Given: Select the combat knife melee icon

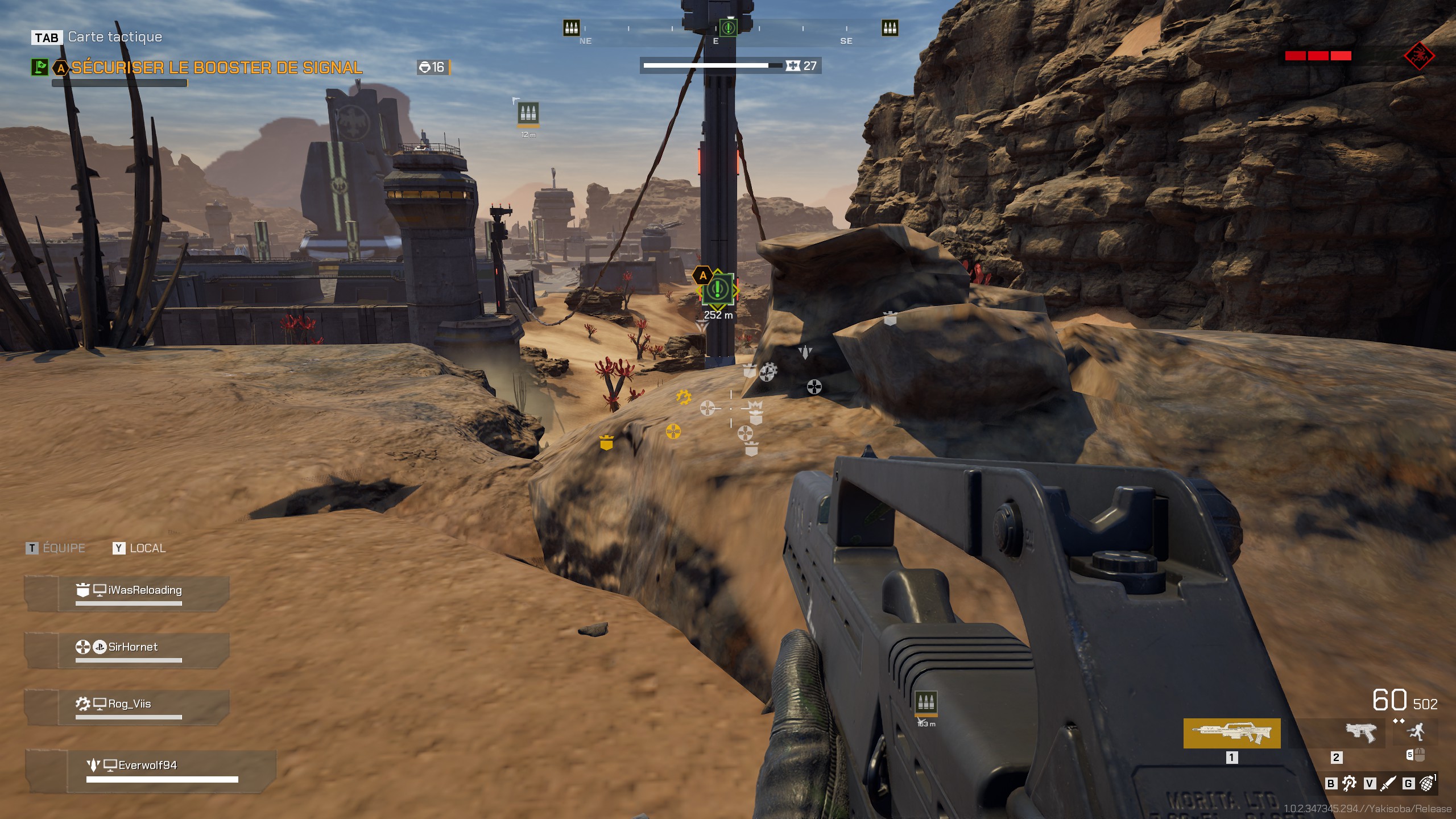Looking at the screenshot, I should [x=1388, y=784].
